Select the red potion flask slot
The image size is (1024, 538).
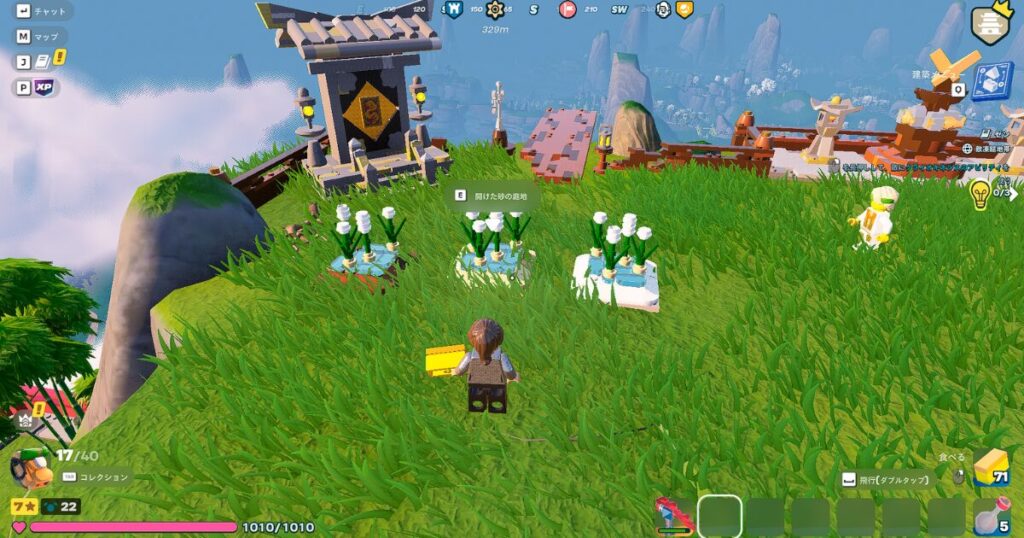click(991, 517)
